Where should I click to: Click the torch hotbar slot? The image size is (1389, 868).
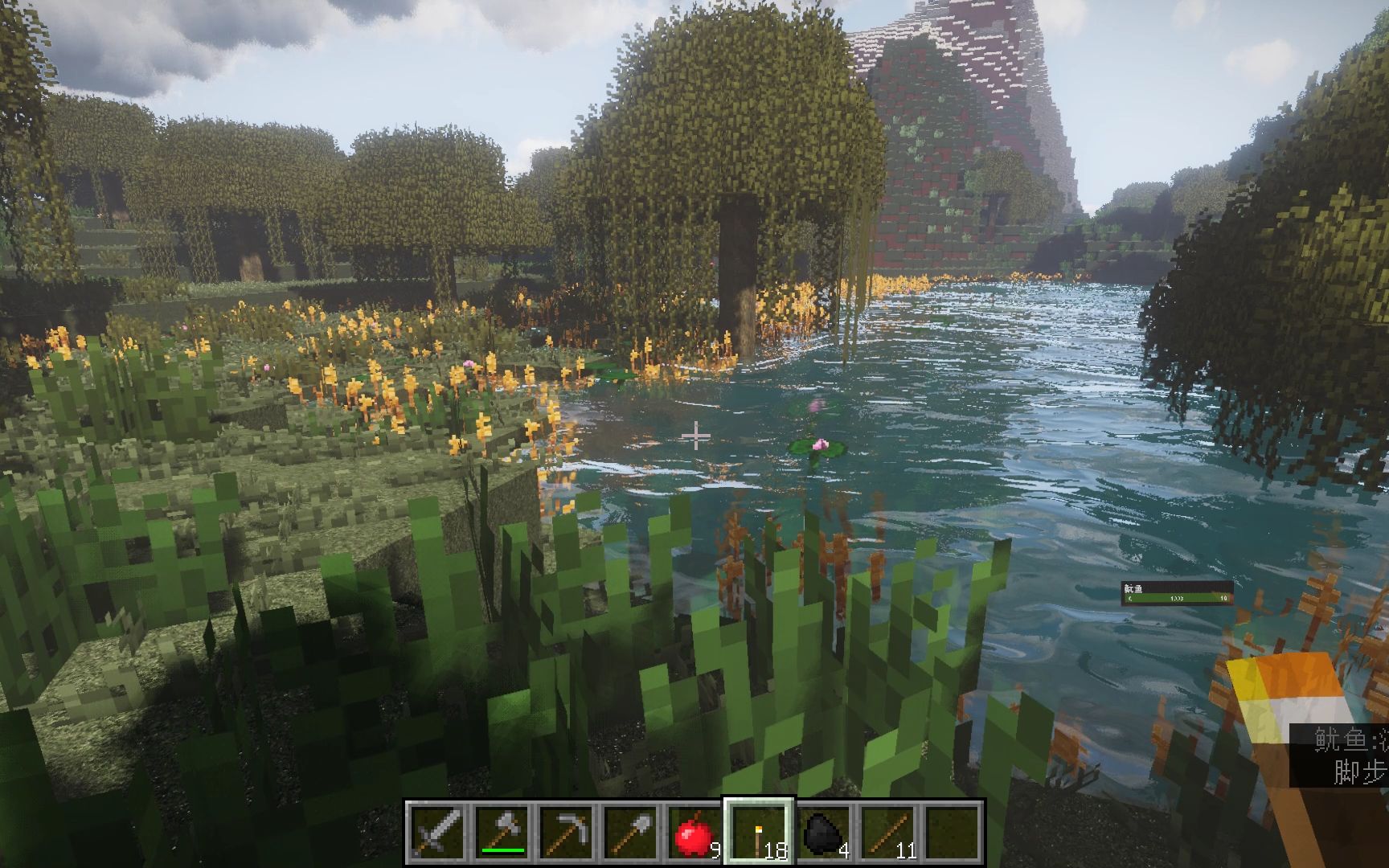(760, 831)
